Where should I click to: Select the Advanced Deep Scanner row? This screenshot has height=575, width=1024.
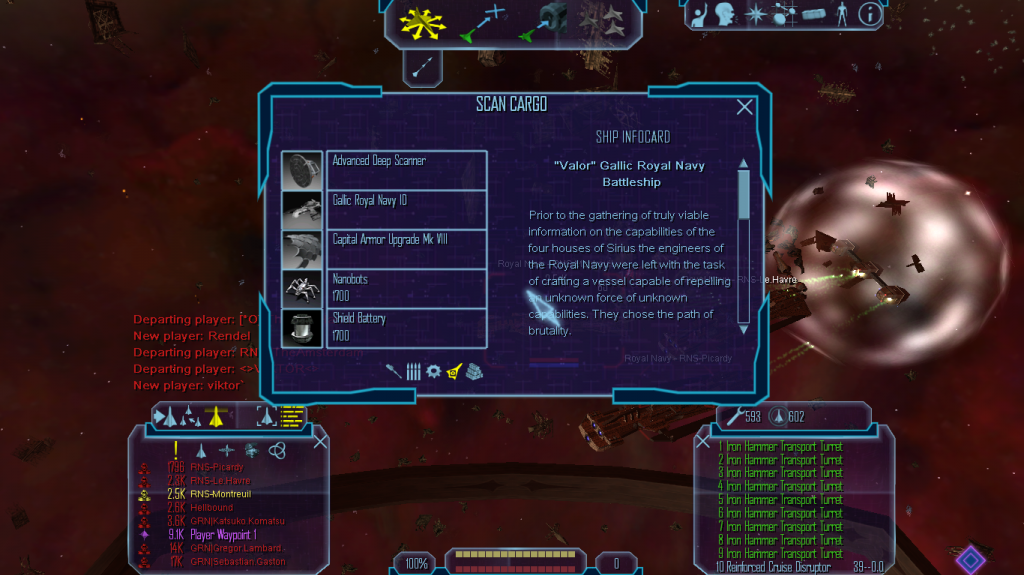(406, 170)
